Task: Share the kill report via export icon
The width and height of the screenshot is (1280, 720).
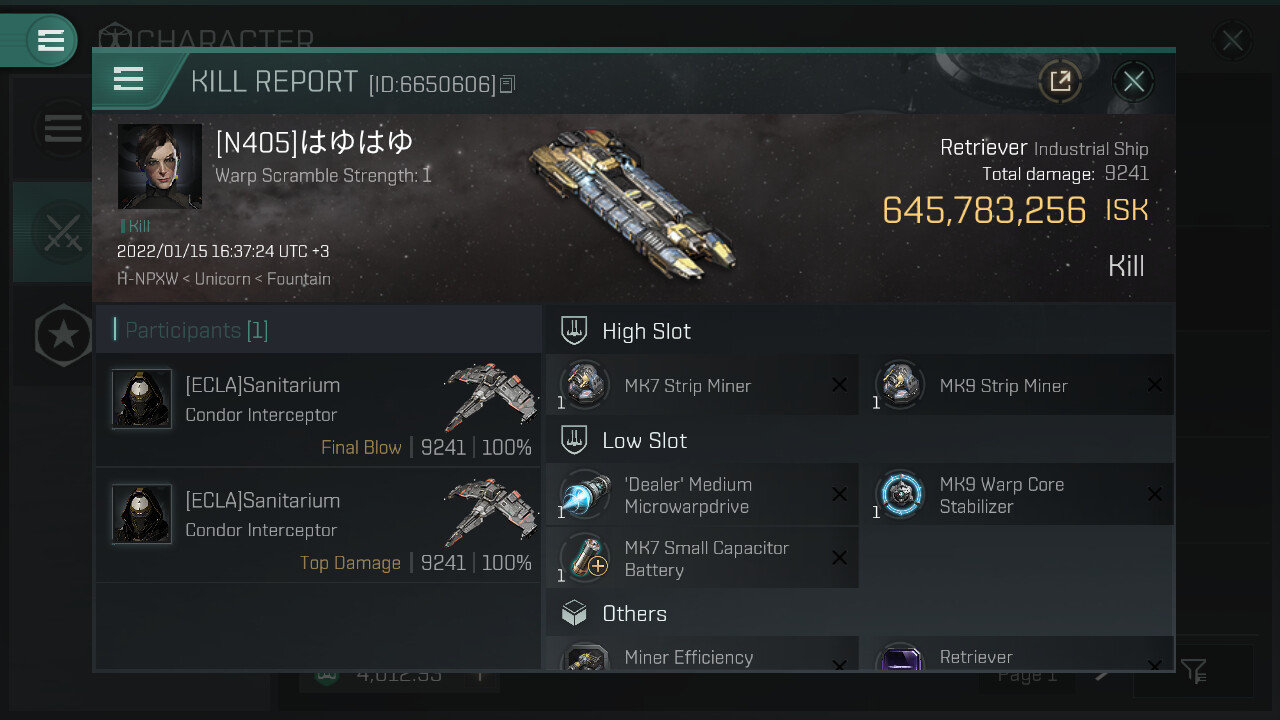Action: (1060, 81)
